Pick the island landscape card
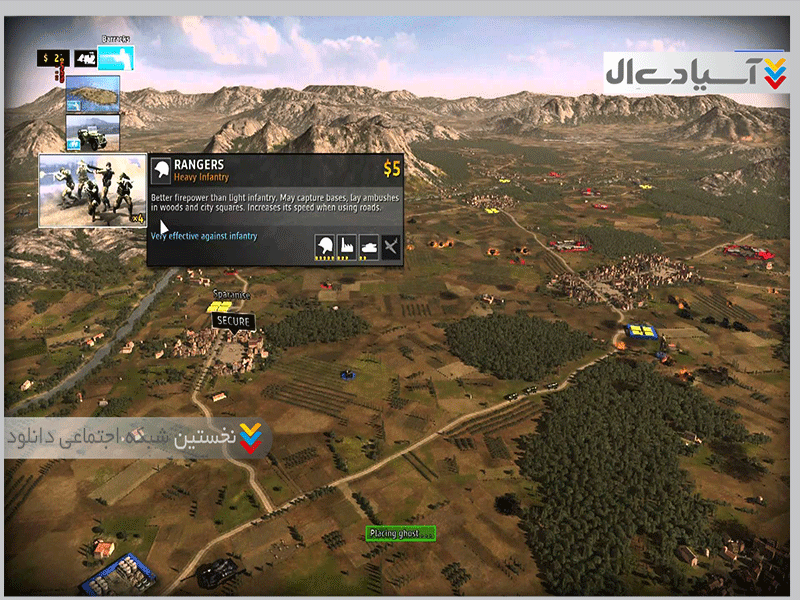Image resolution: width=800 pixels, height=600 pixels. click(x=93, y=93)
